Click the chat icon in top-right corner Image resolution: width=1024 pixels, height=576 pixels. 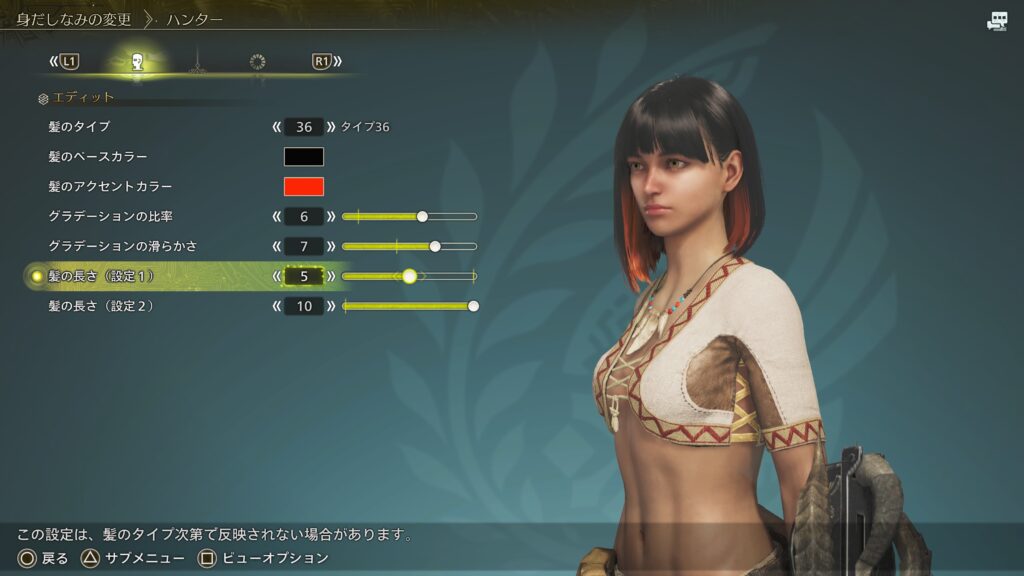click(x=997, y=21)
